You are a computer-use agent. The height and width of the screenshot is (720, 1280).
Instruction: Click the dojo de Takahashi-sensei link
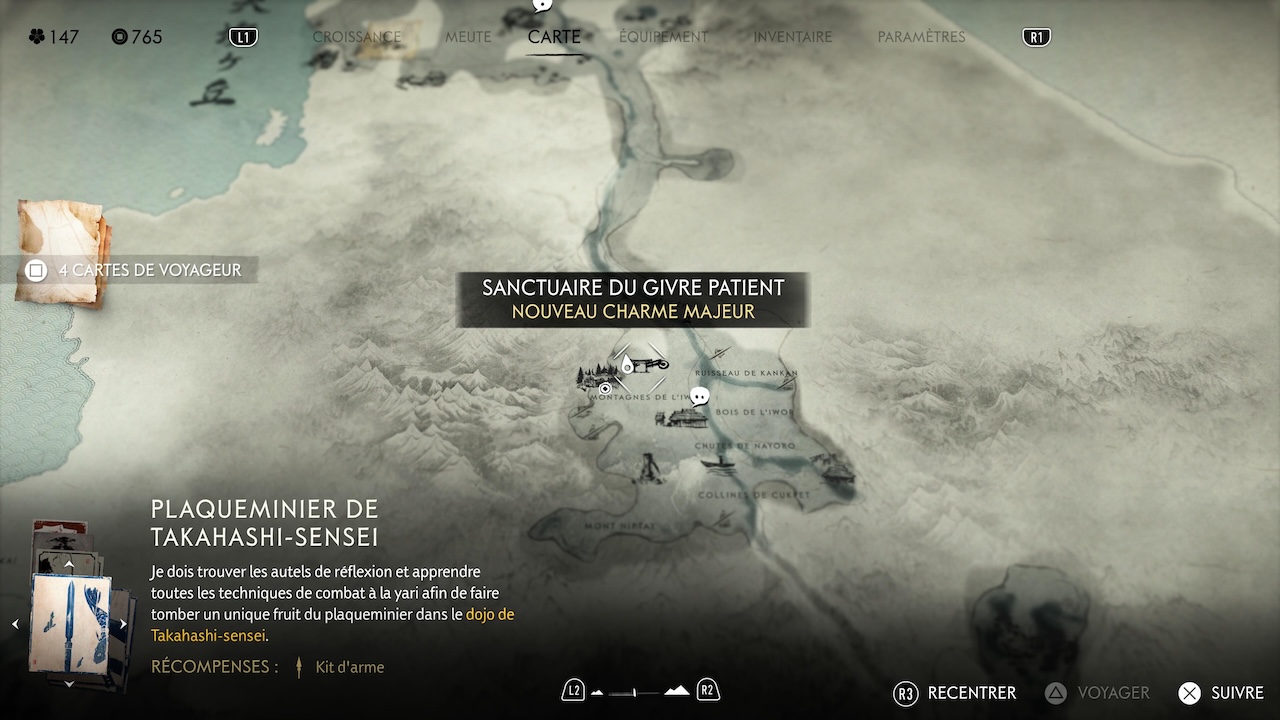coord(490,614)
